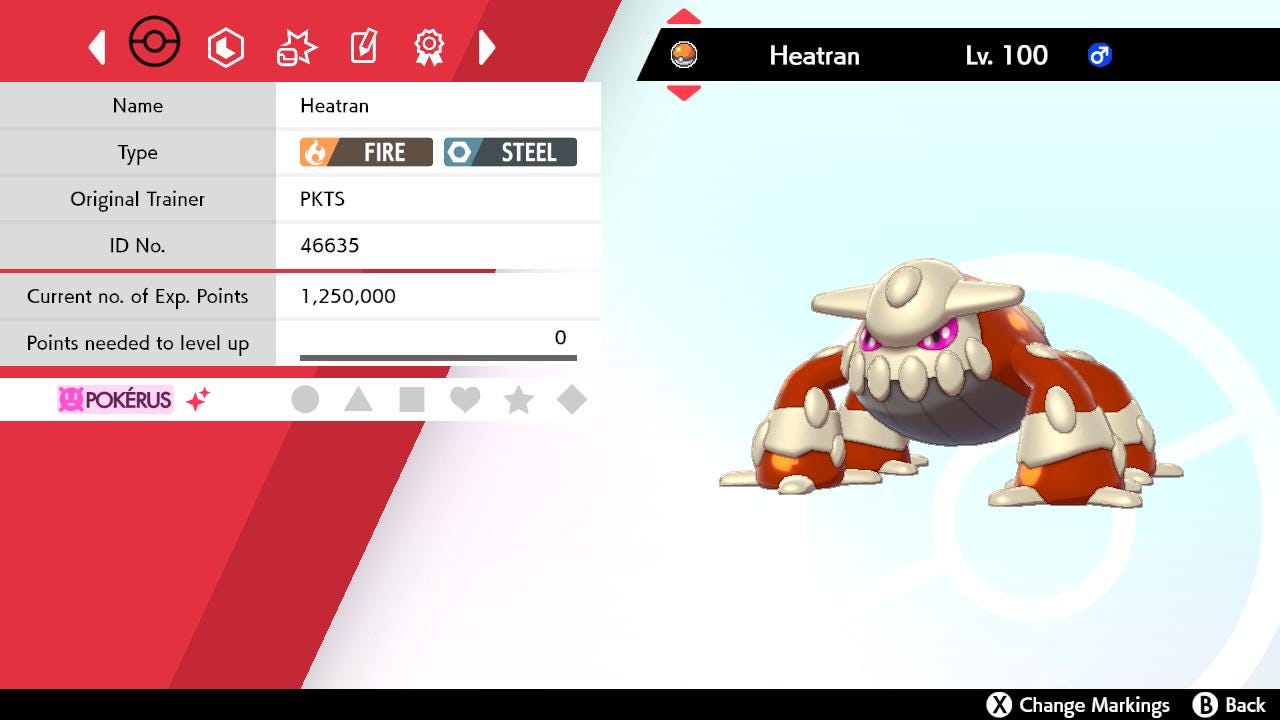Toggle the square marking
This screenshot has height=720, width=1280.
[411, 400]
